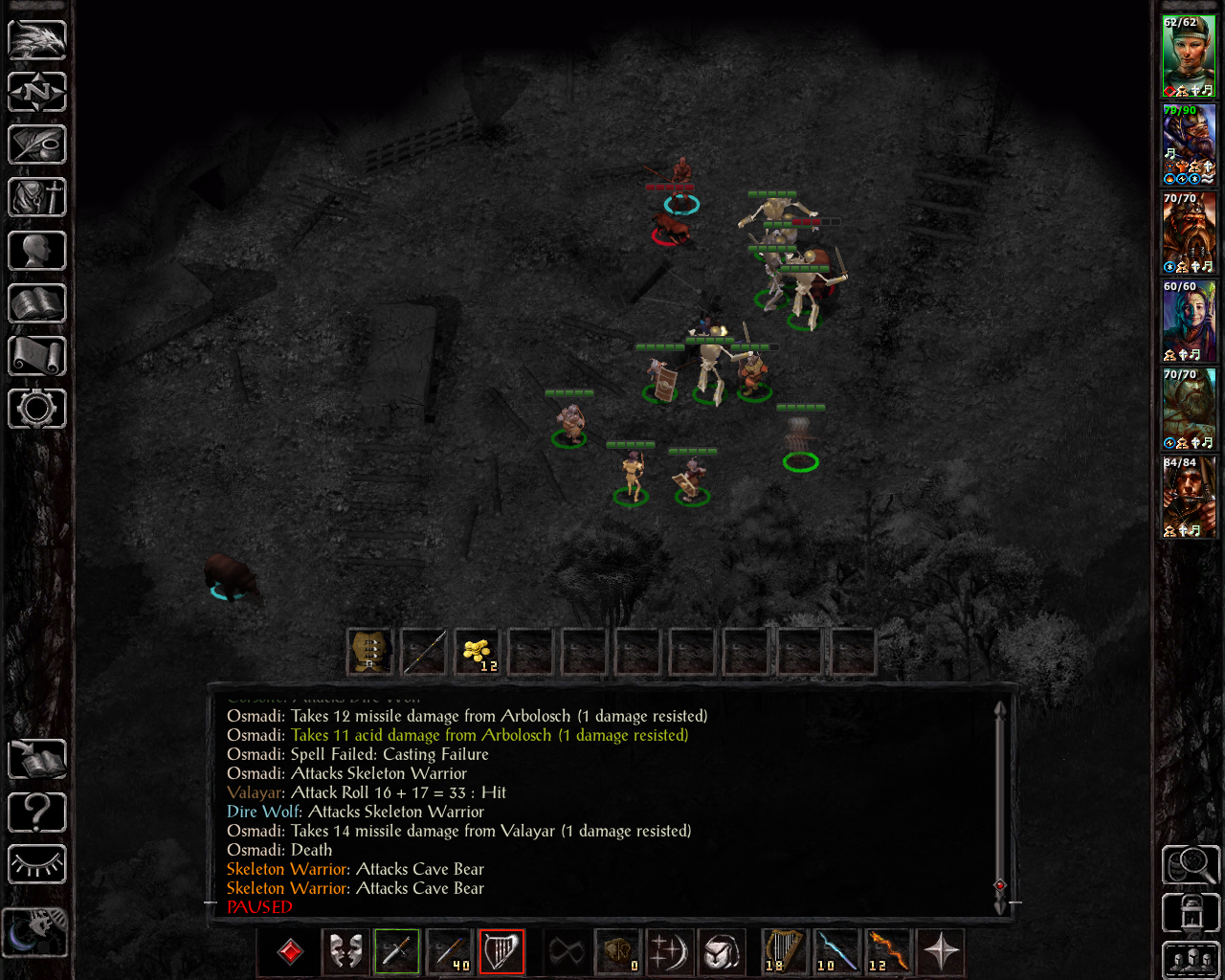Choose the quick weapon slot showing 40 ammo
Viewport: 1225px width, 980px height.
449,951
